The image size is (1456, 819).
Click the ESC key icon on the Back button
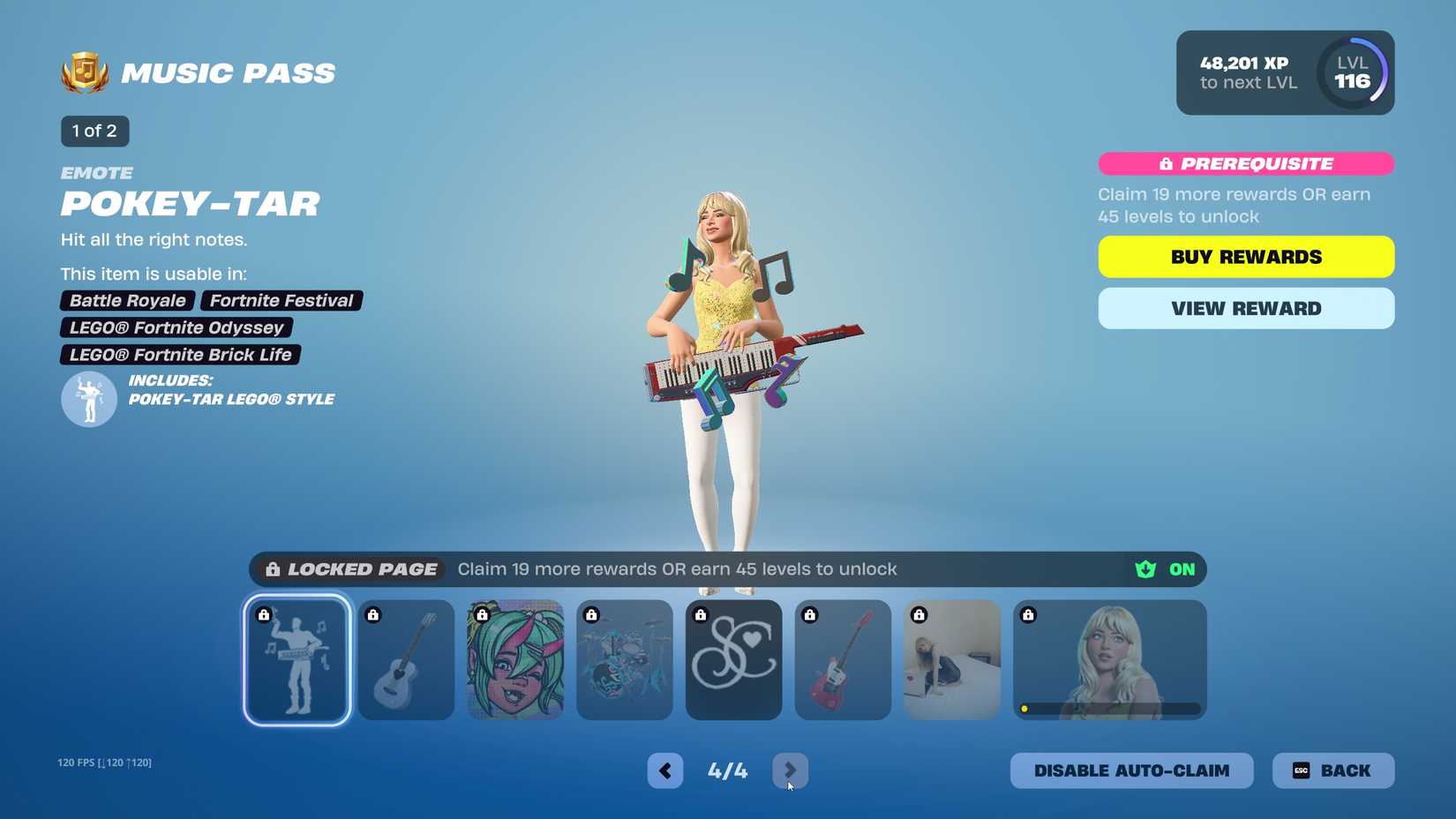tap(1300, 770)
